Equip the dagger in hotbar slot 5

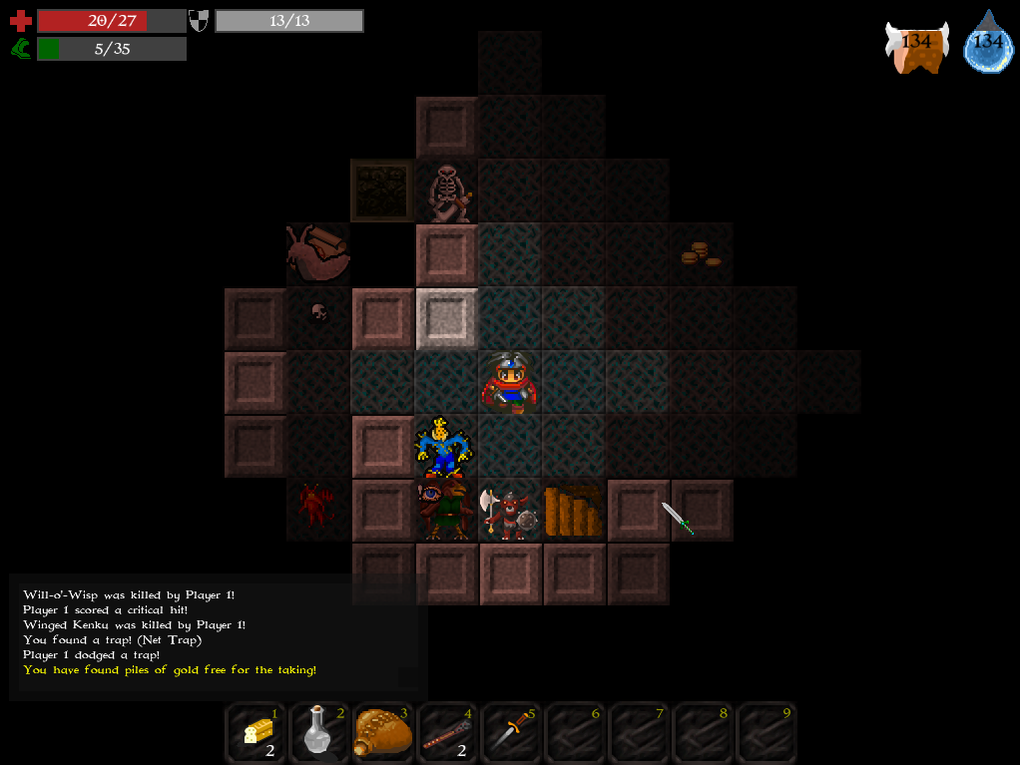click(x=511, y=734)
